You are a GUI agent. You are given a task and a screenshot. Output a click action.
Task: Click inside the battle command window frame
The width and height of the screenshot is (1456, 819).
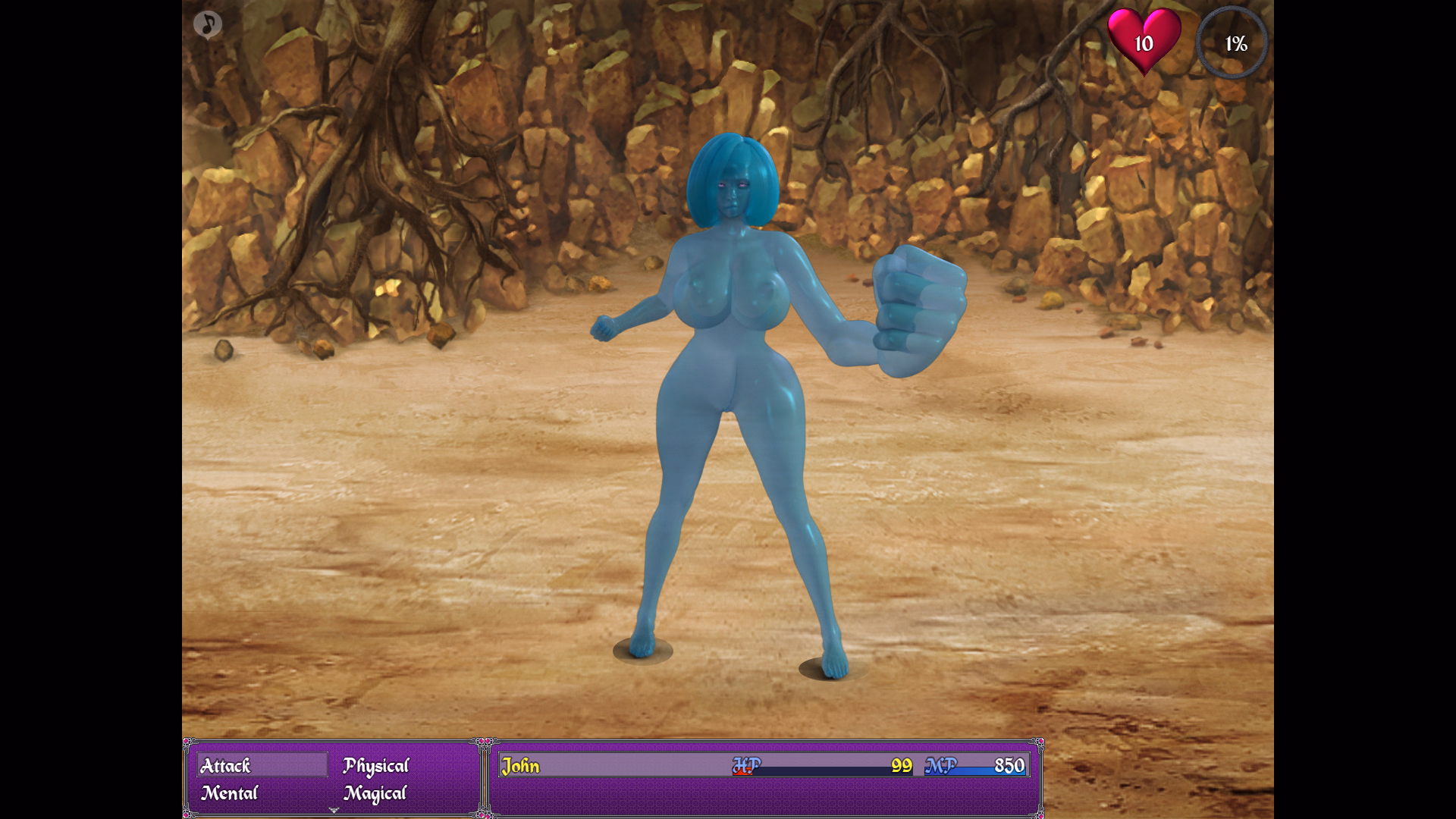[334, 779]
